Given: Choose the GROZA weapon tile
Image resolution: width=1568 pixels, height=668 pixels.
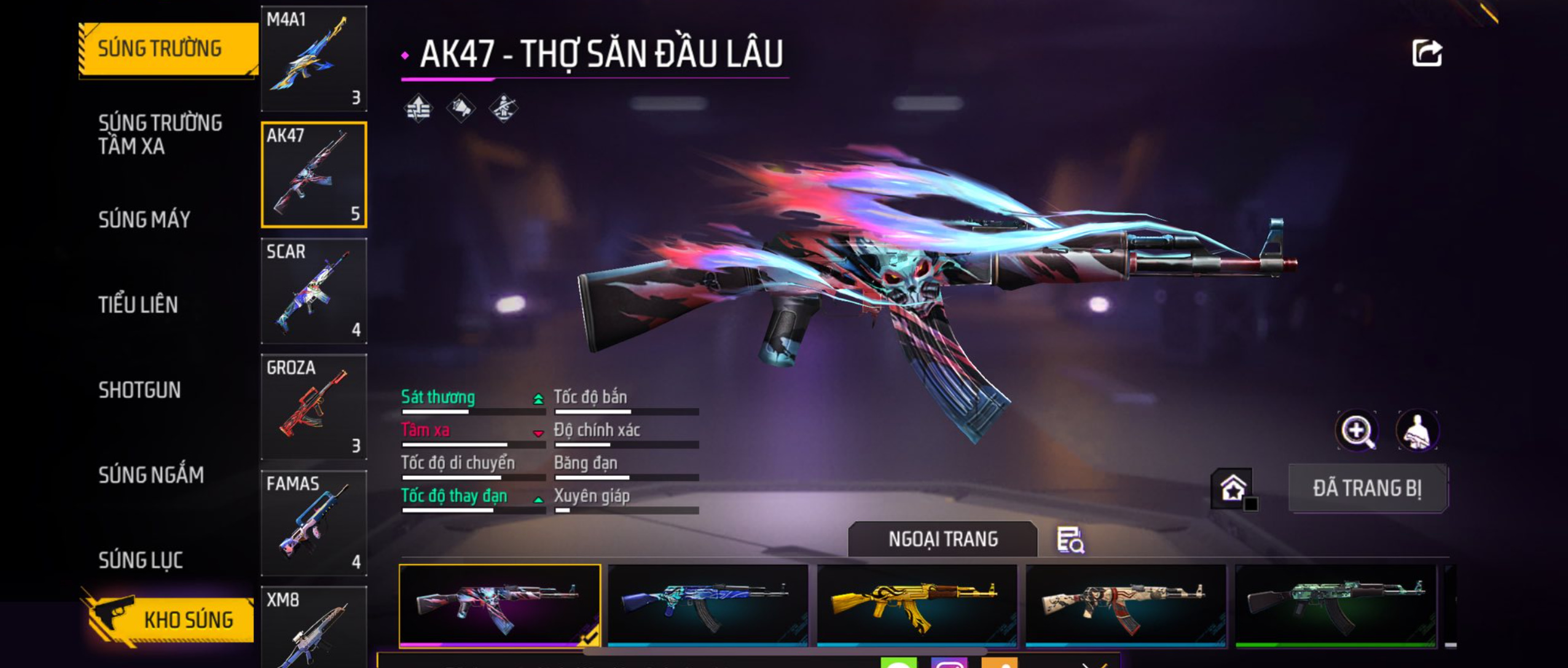Looking at the screenshot, I should (x=314, y=407).
